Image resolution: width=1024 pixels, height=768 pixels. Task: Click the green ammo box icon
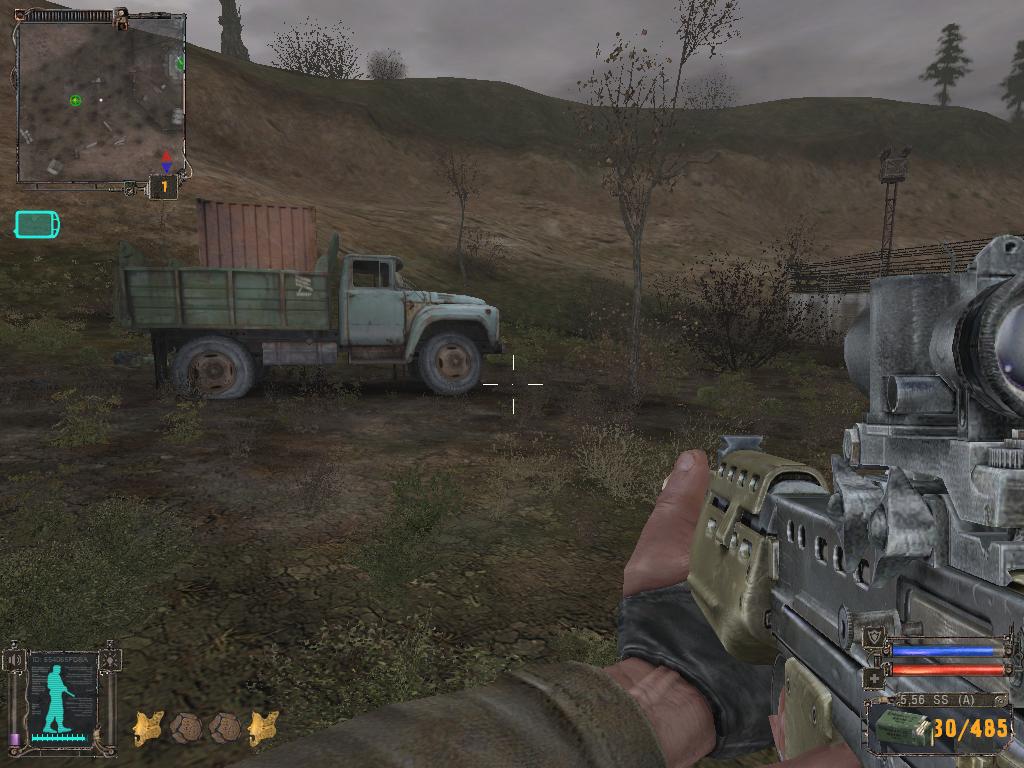pos(899,727)
